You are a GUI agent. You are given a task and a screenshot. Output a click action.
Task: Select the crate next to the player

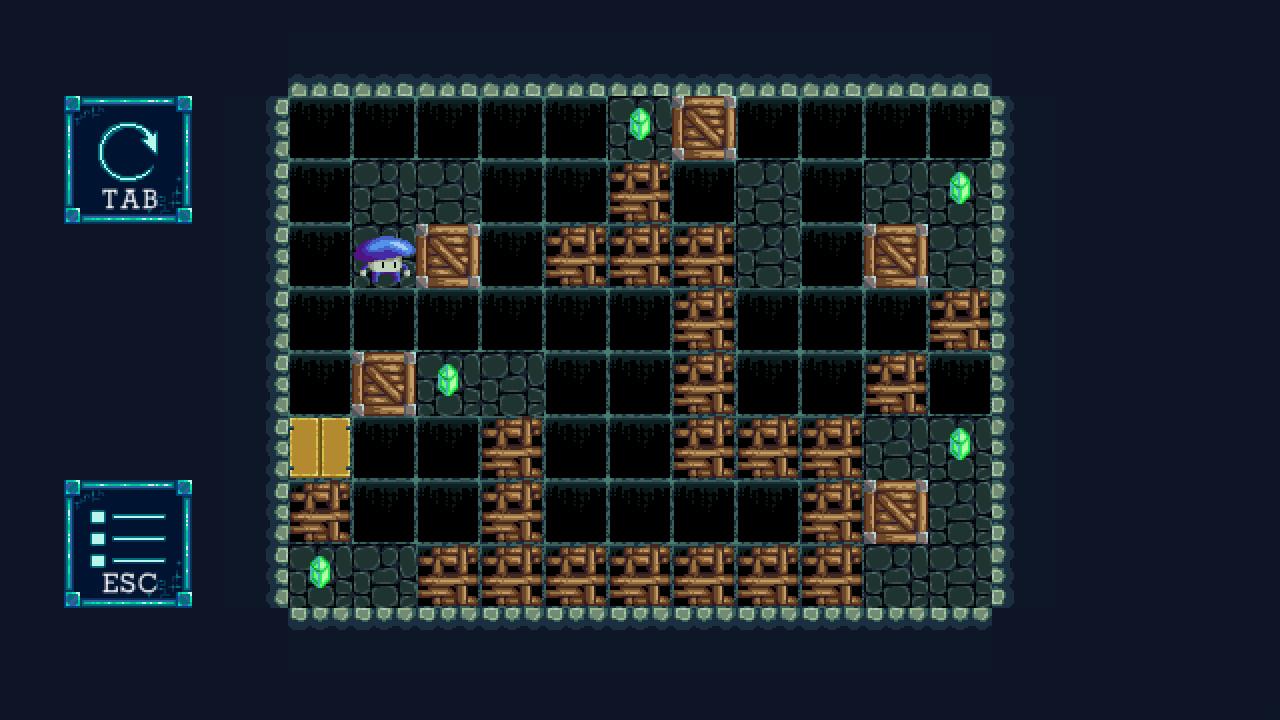[447, 256]
